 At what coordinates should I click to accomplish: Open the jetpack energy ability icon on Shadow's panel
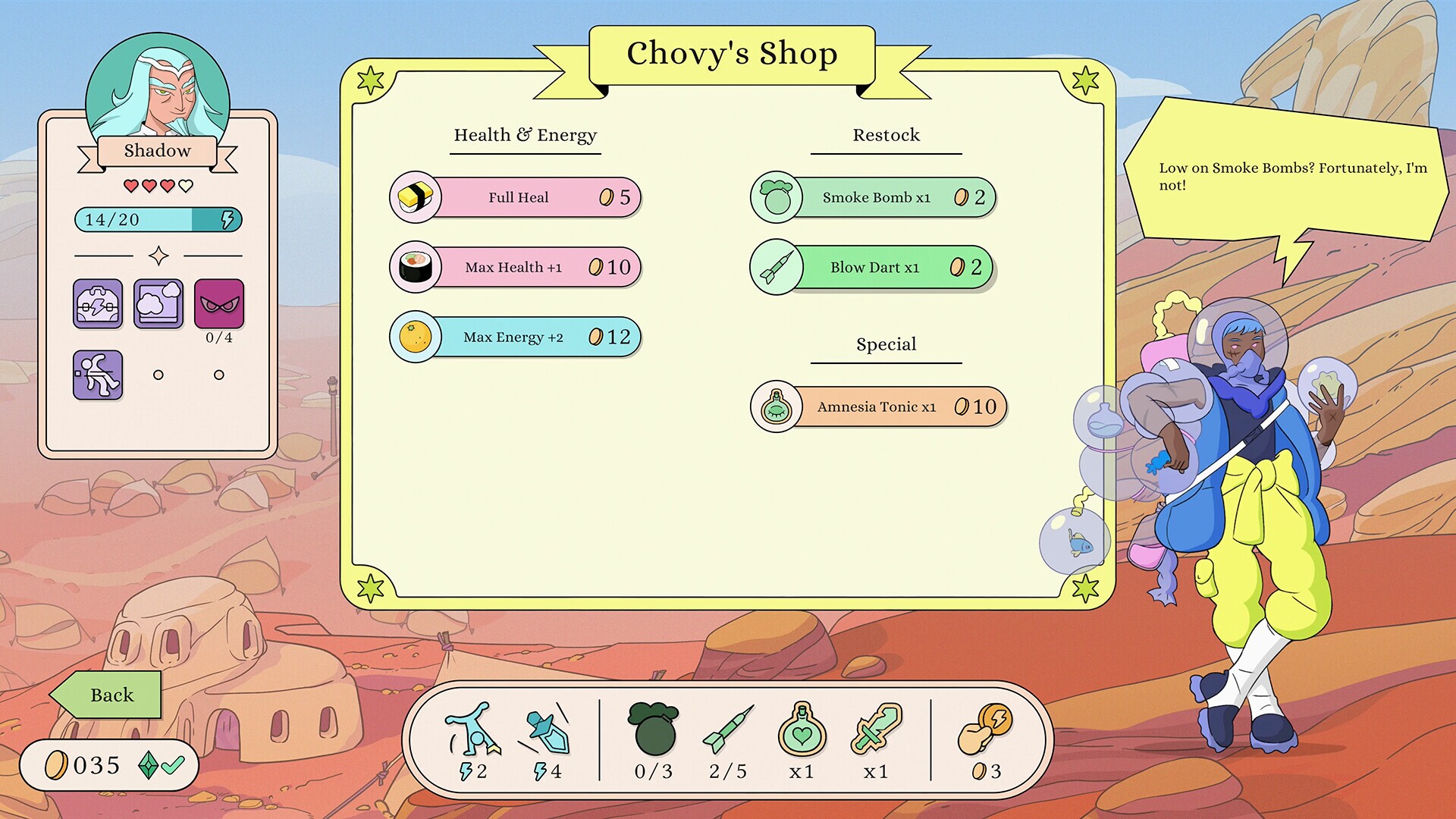tap(97, 305)
